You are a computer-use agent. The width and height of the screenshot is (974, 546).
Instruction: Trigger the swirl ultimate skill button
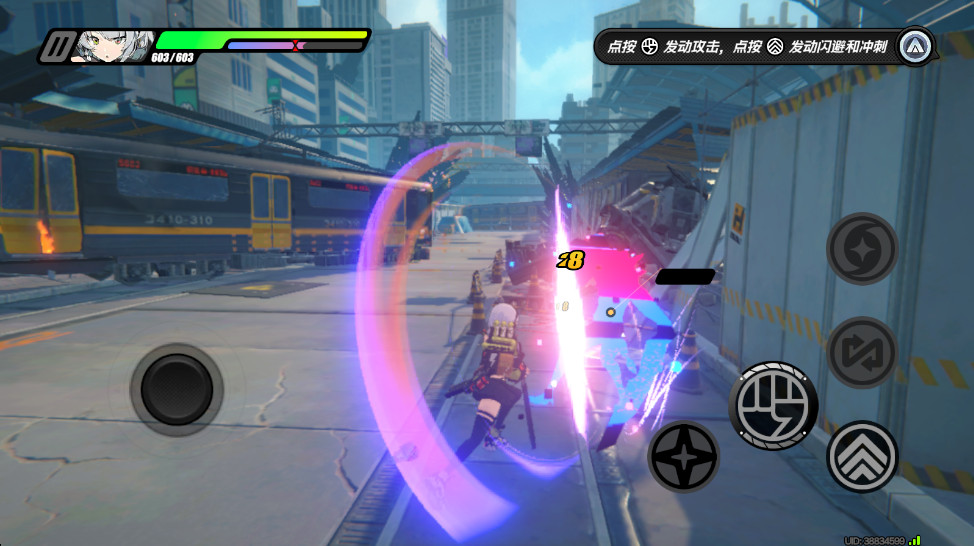click(x=862, y=249)
